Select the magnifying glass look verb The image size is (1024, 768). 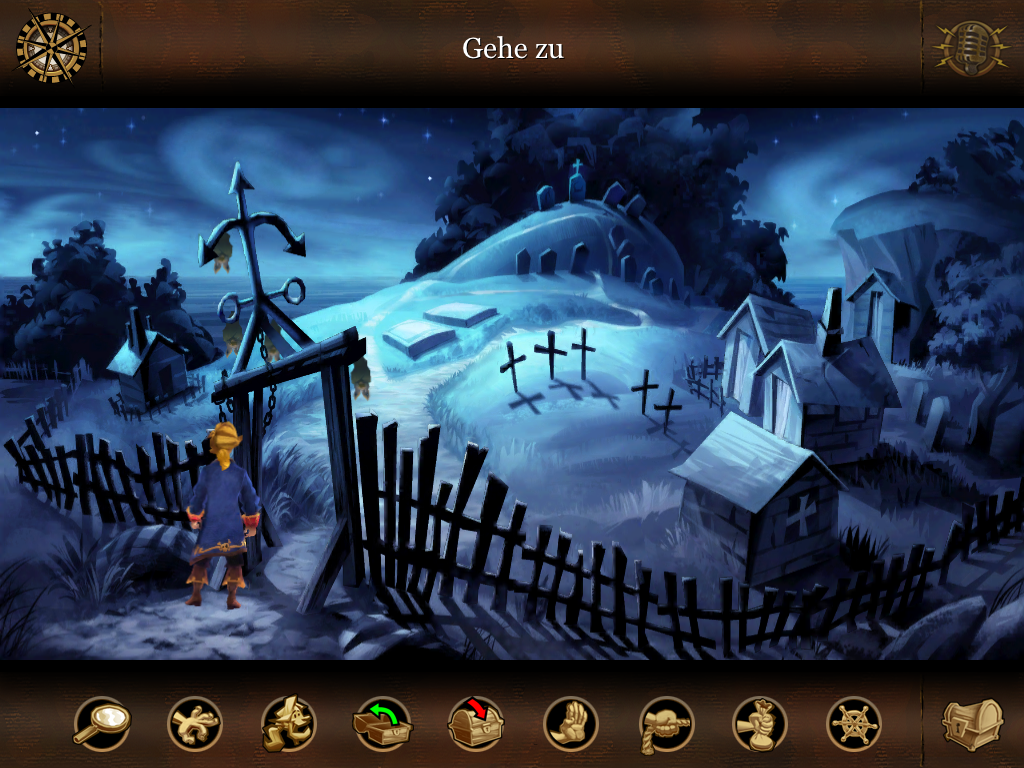pyautogui.click(x=101, y=723)
